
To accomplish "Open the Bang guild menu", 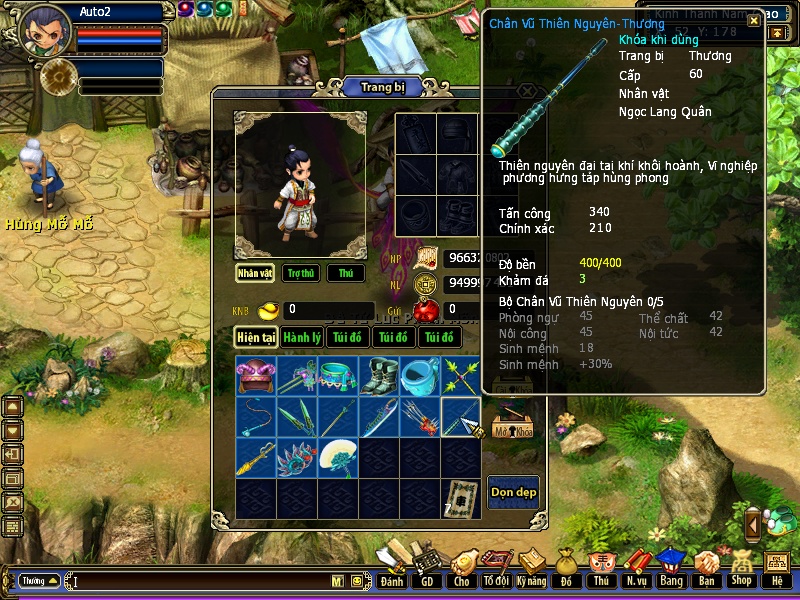I will pyautogui.click(x=671, y=568).
